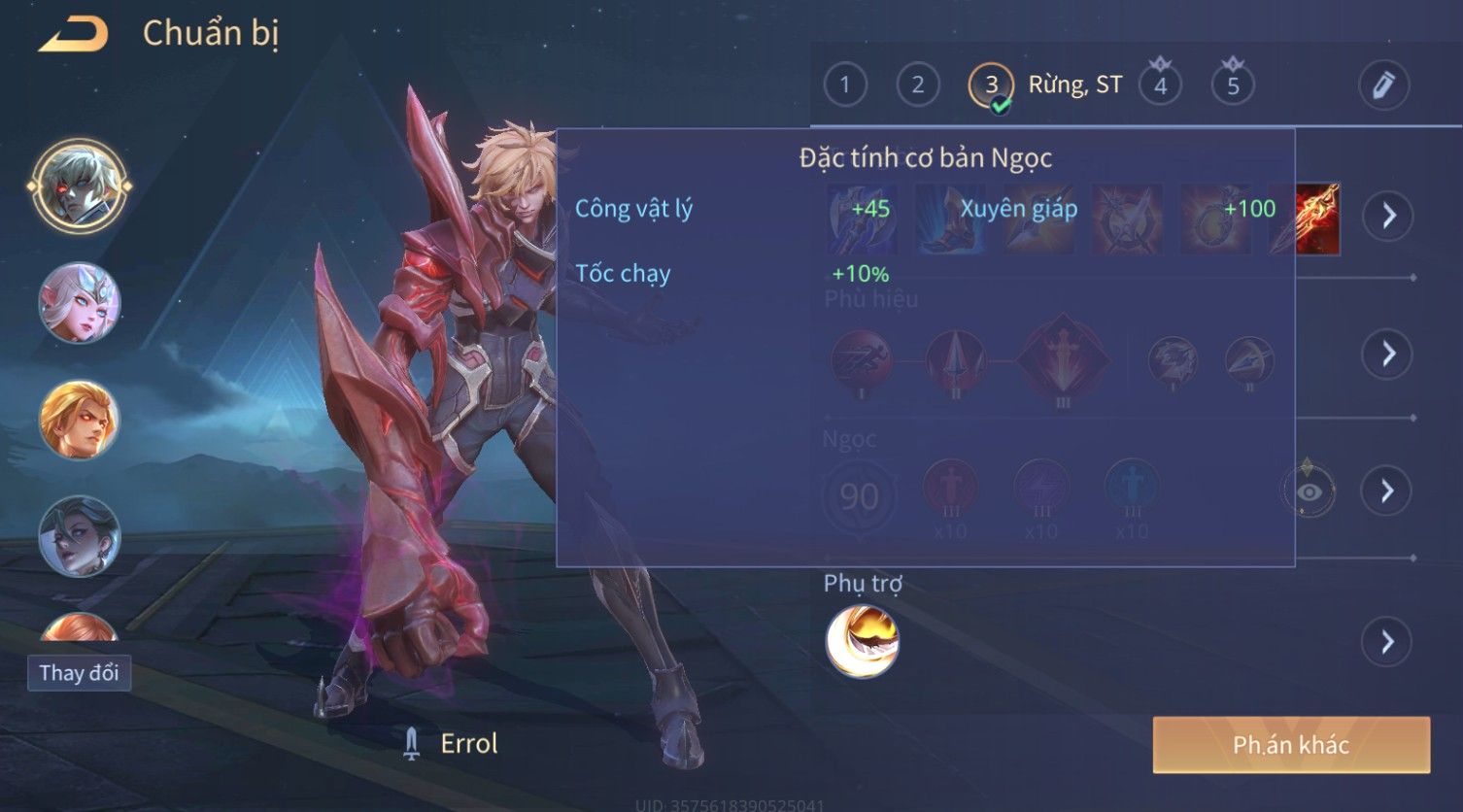
Task: Switch to loadout preset 2
Action: [x=917, y=85]
